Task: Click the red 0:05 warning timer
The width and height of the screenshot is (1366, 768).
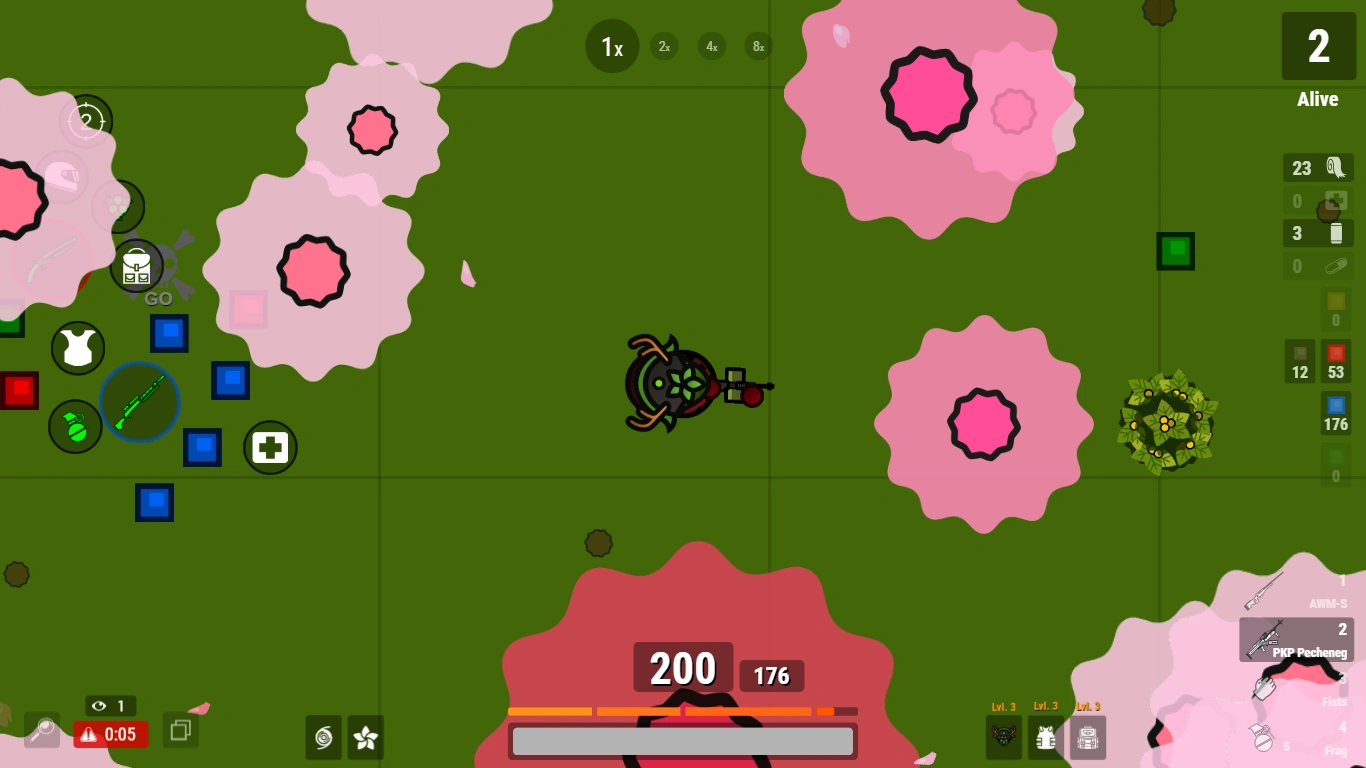Action: point(110,735)
